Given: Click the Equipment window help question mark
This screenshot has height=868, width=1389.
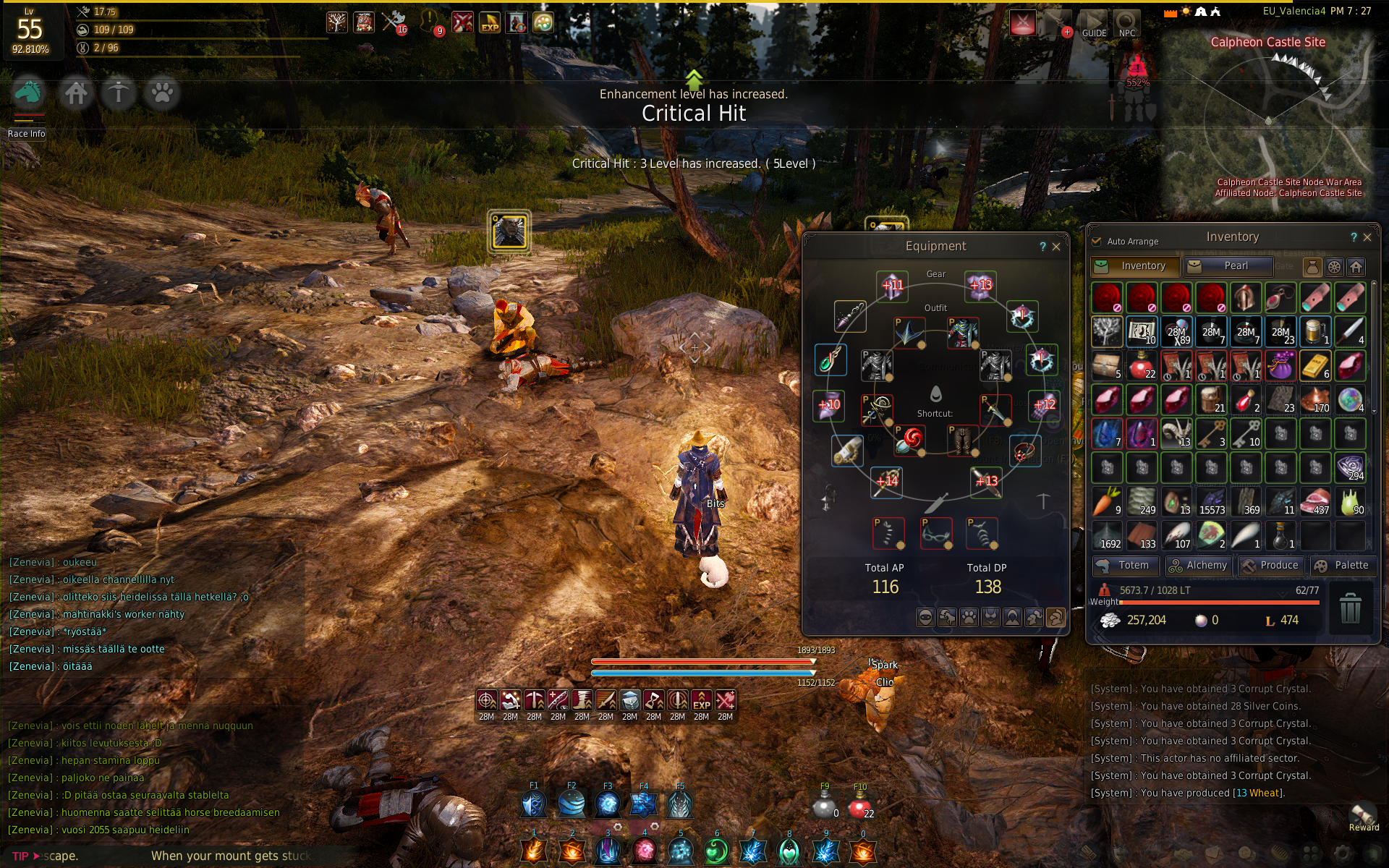Looking at the screenshot, I should click(x=1042, y=247).
